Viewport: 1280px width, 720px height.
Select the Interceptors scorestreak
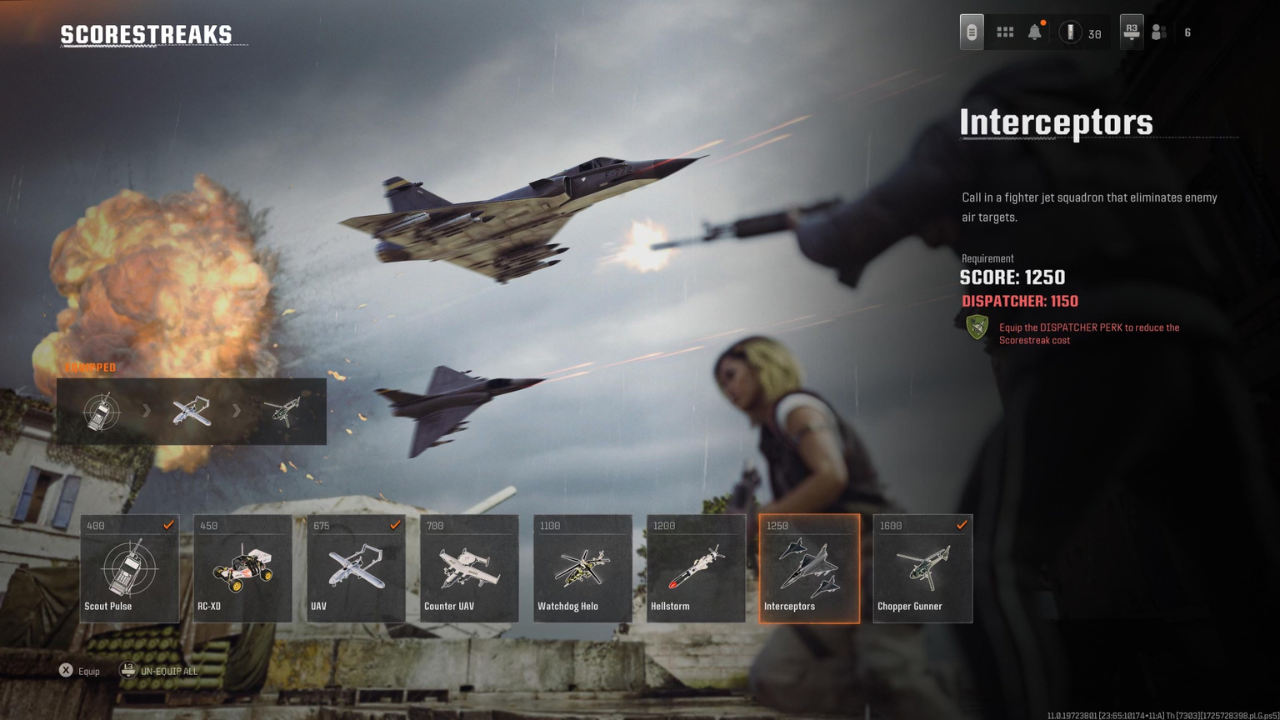tap(809, 568)
